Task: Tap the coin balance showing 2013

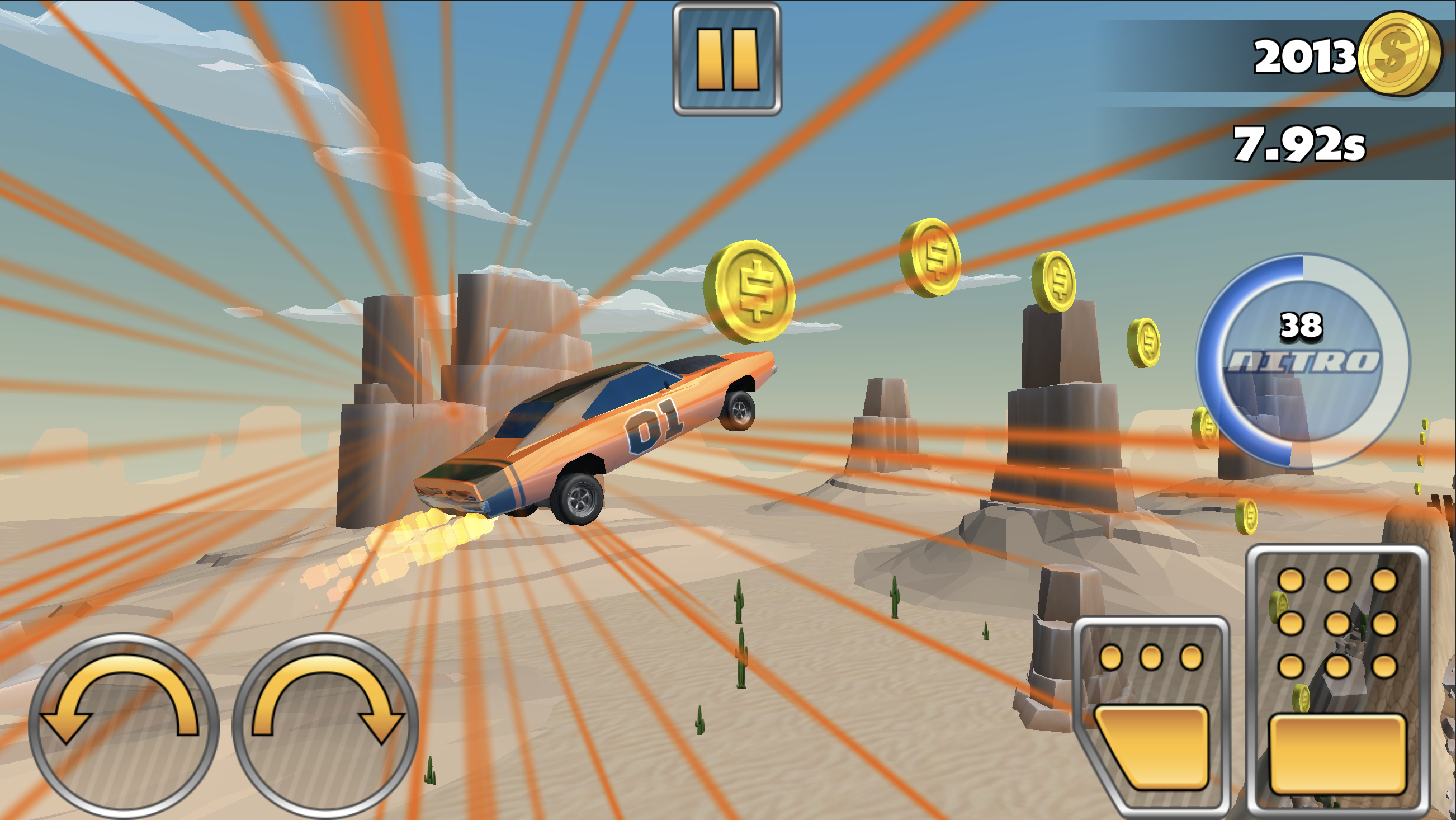Action: [x=1306, y=56]
